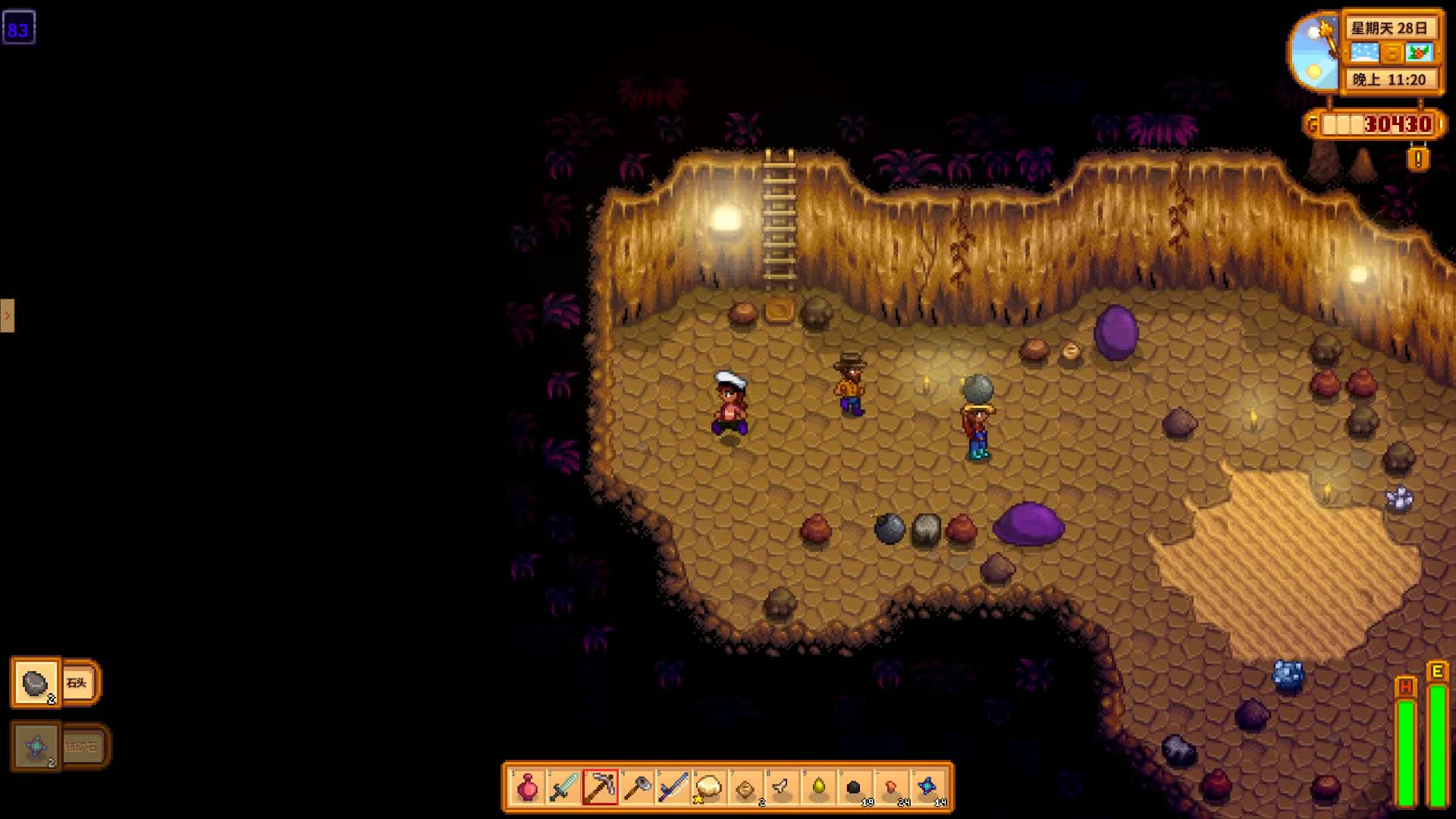Select the pink potion flask hotbar slot

coord(527,788)
